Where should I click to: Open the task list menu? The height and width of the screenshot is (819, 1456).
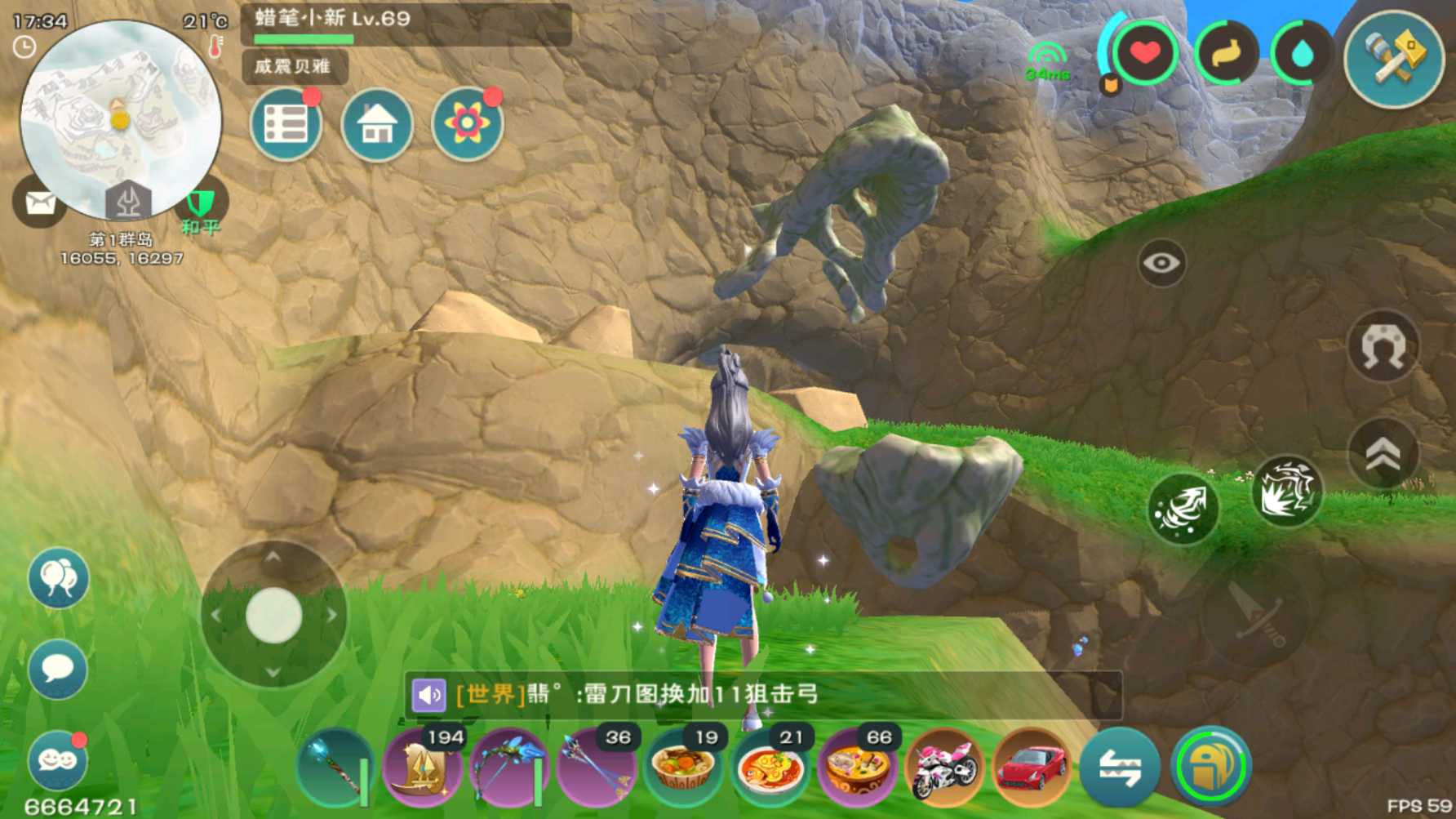pos(286,123)
